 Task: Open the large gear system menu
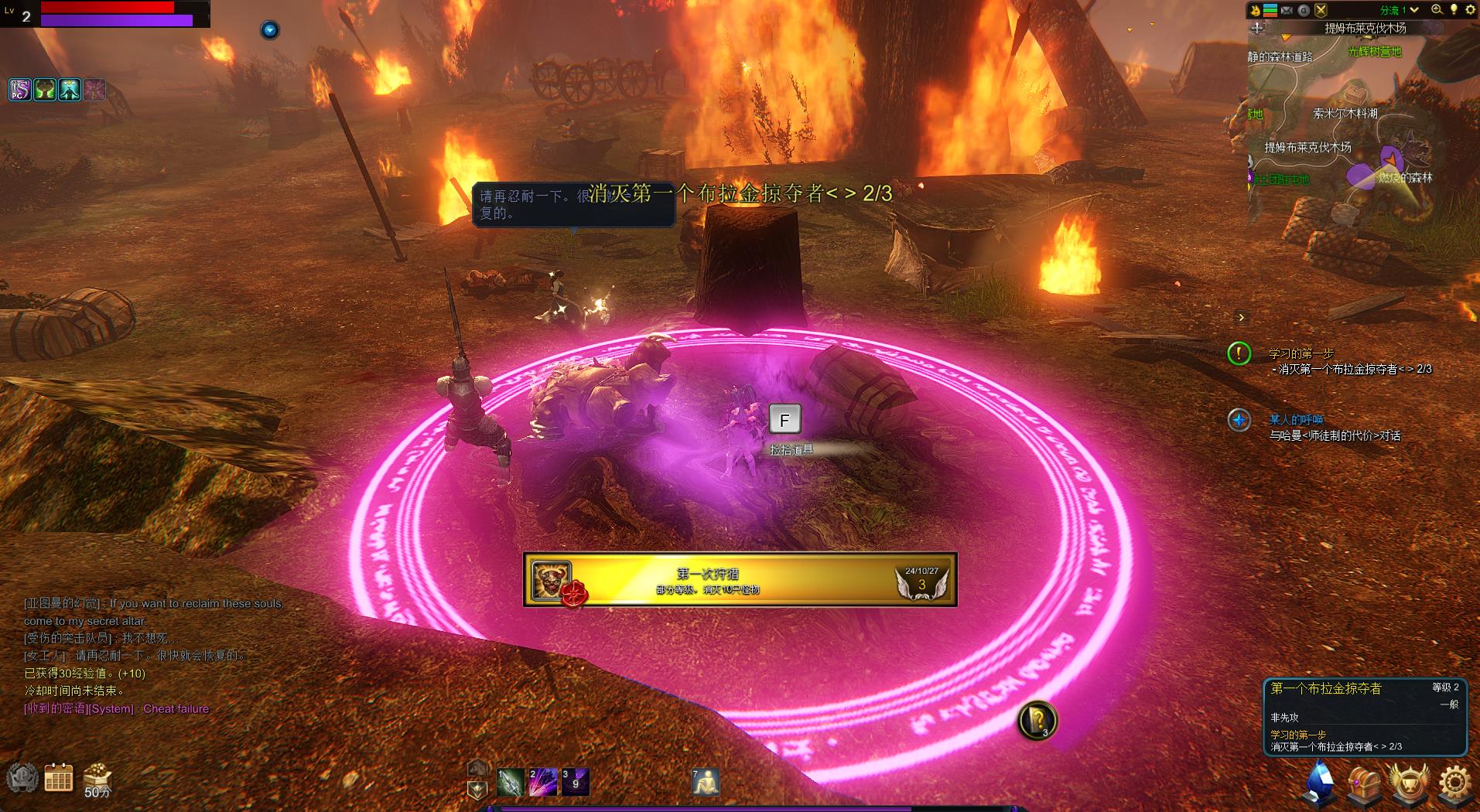[1454, 783]
